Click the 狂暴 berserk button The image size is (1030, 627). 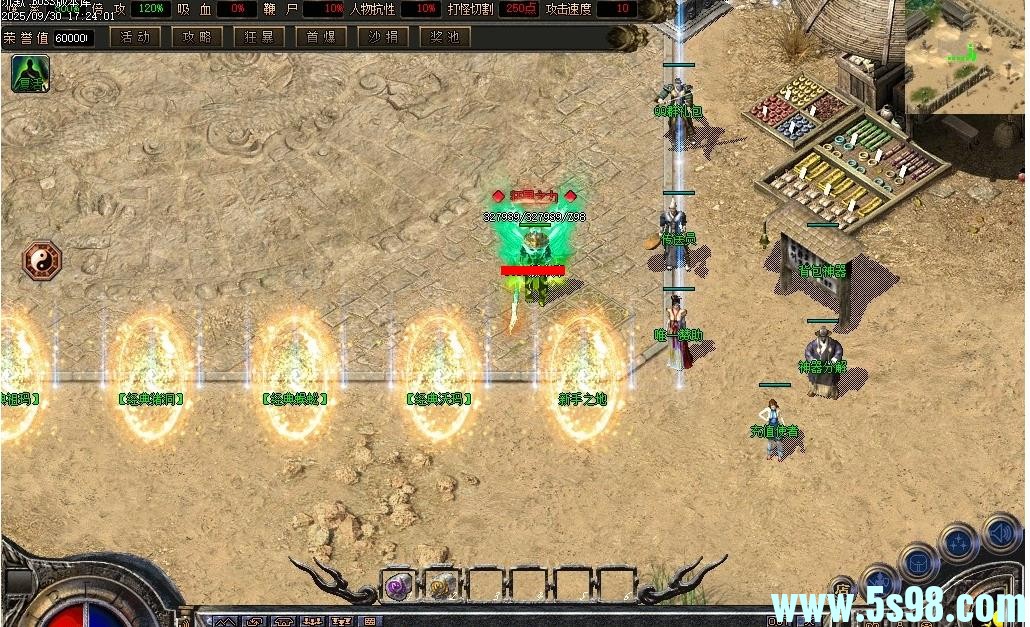coord(259,38)
